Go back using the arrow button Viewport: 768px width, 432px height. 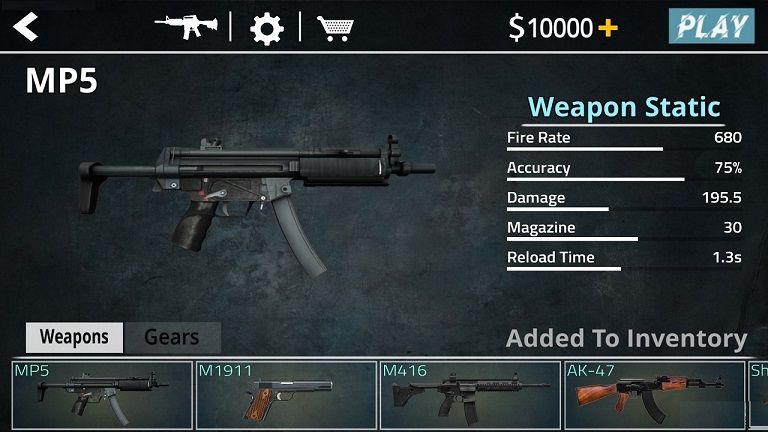coord(26,27)
